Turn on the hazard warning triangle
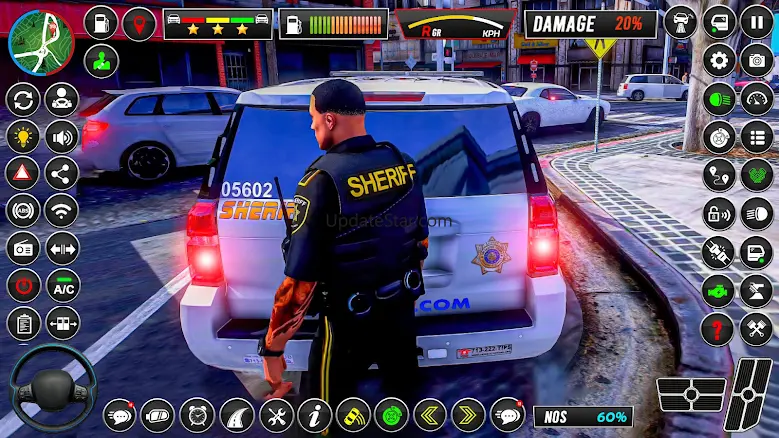 tap(23, 172)
